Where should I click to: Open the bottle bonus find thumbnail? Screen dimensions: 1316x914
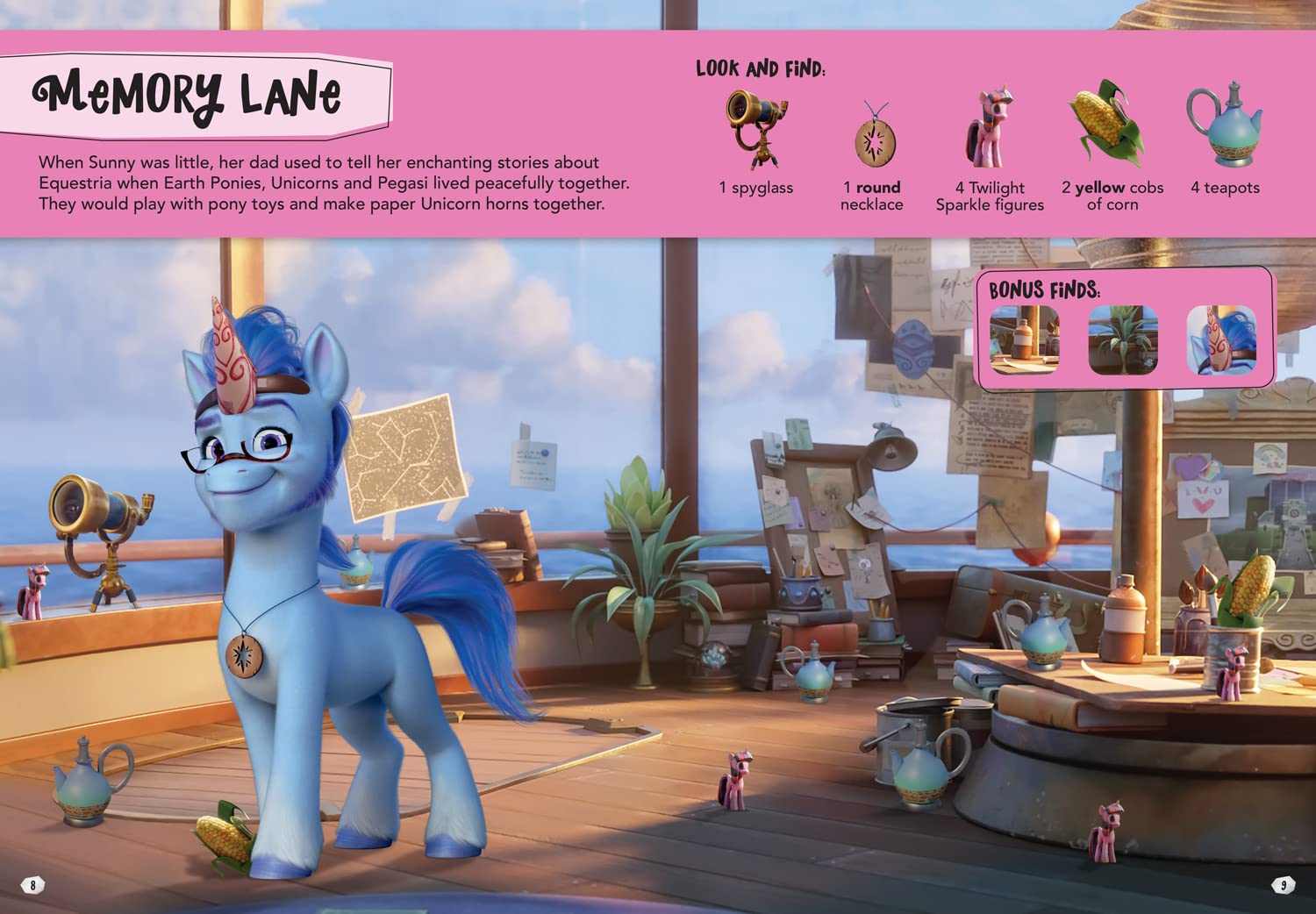pyautogui.click(x=1024, y=340)
